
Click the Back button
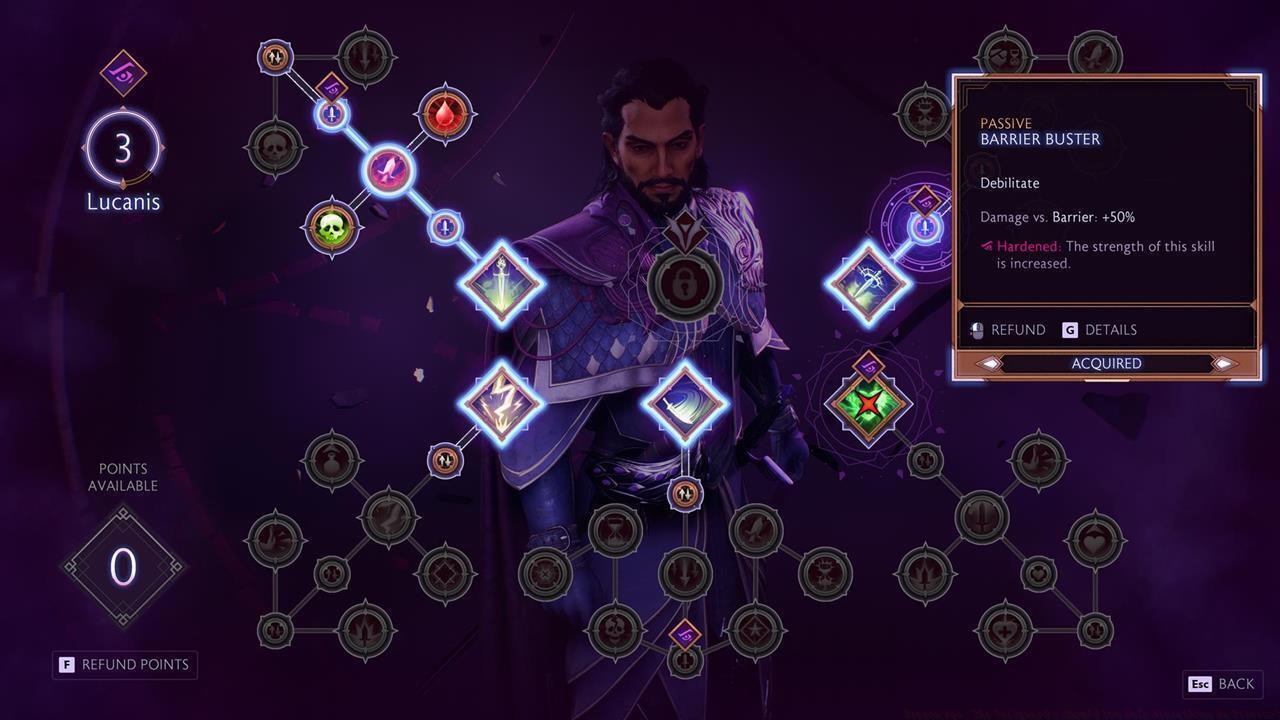click(1220, 684)
